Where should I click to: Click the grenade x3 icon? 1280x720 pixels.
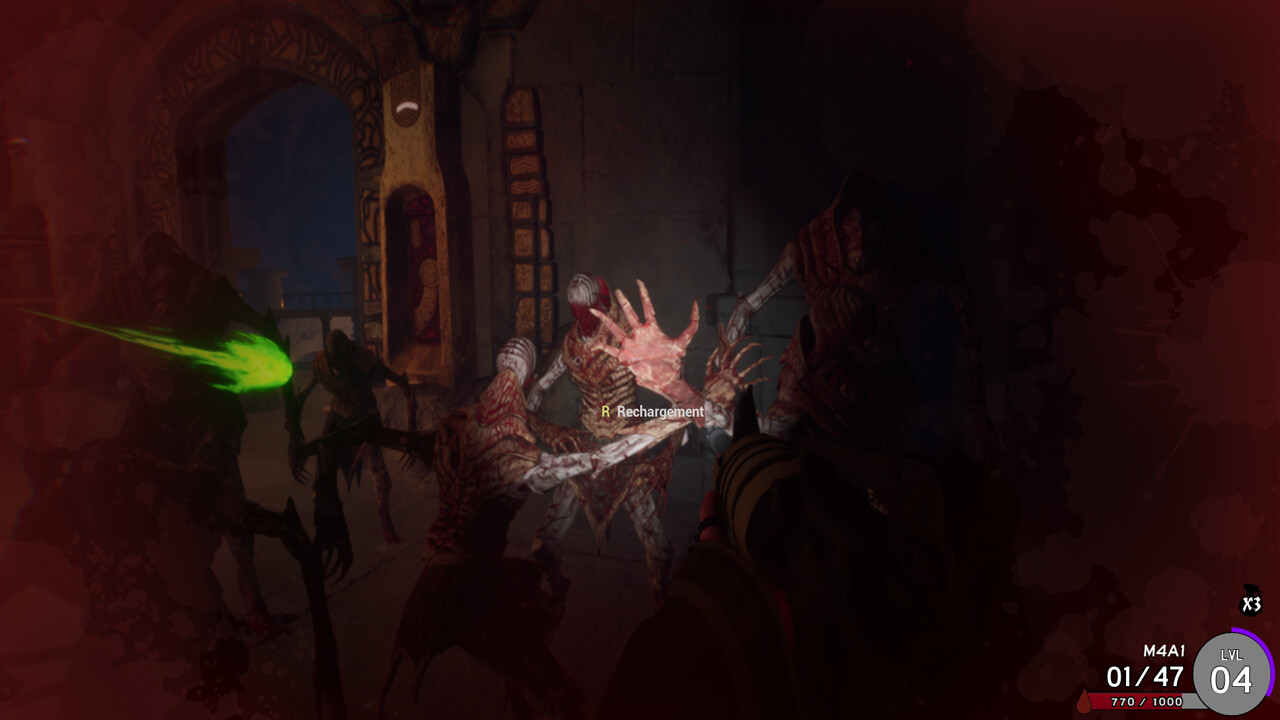point(1251,602)
